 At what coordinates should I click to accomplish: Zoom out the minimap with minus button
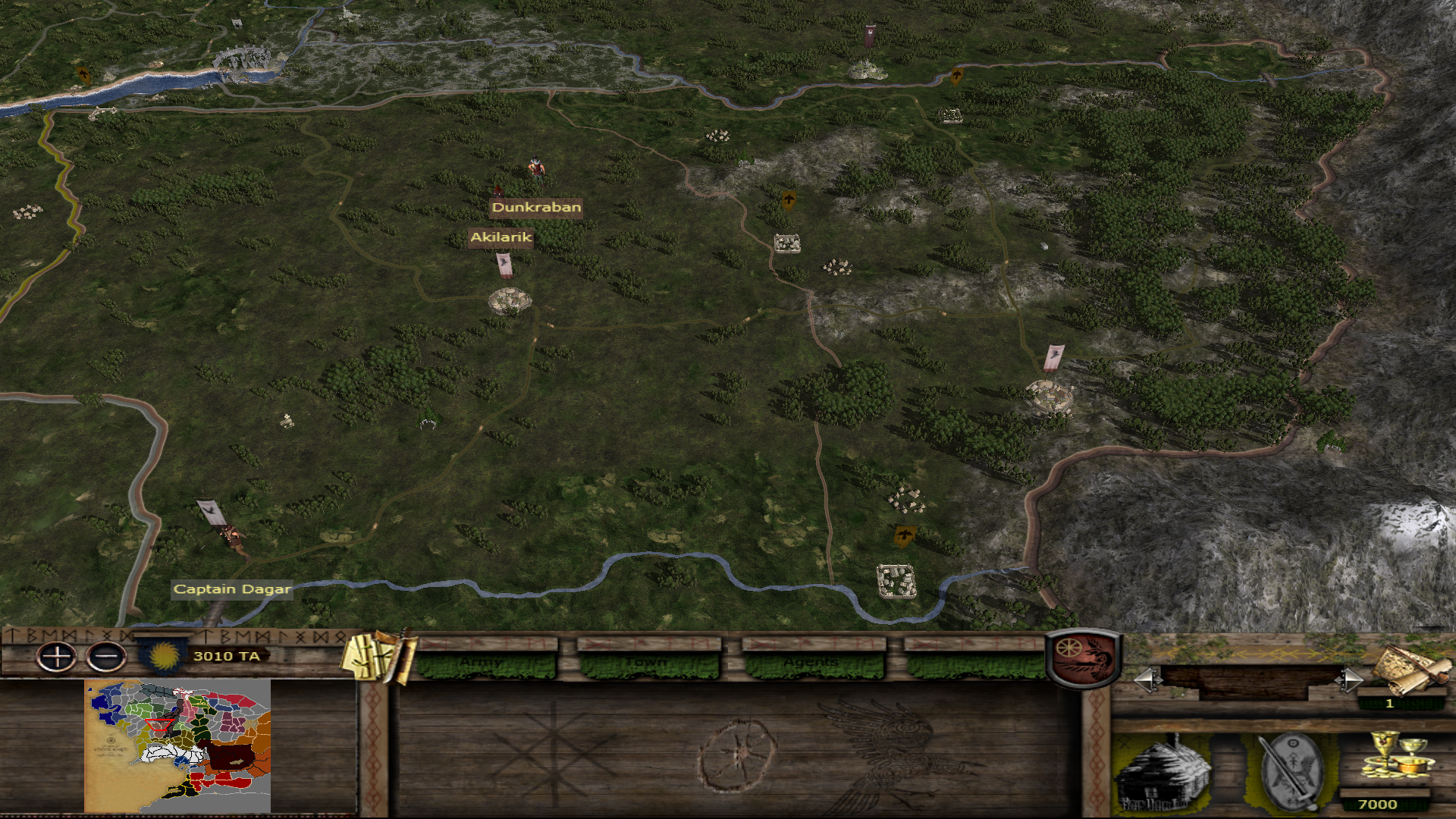click(106, 657)
